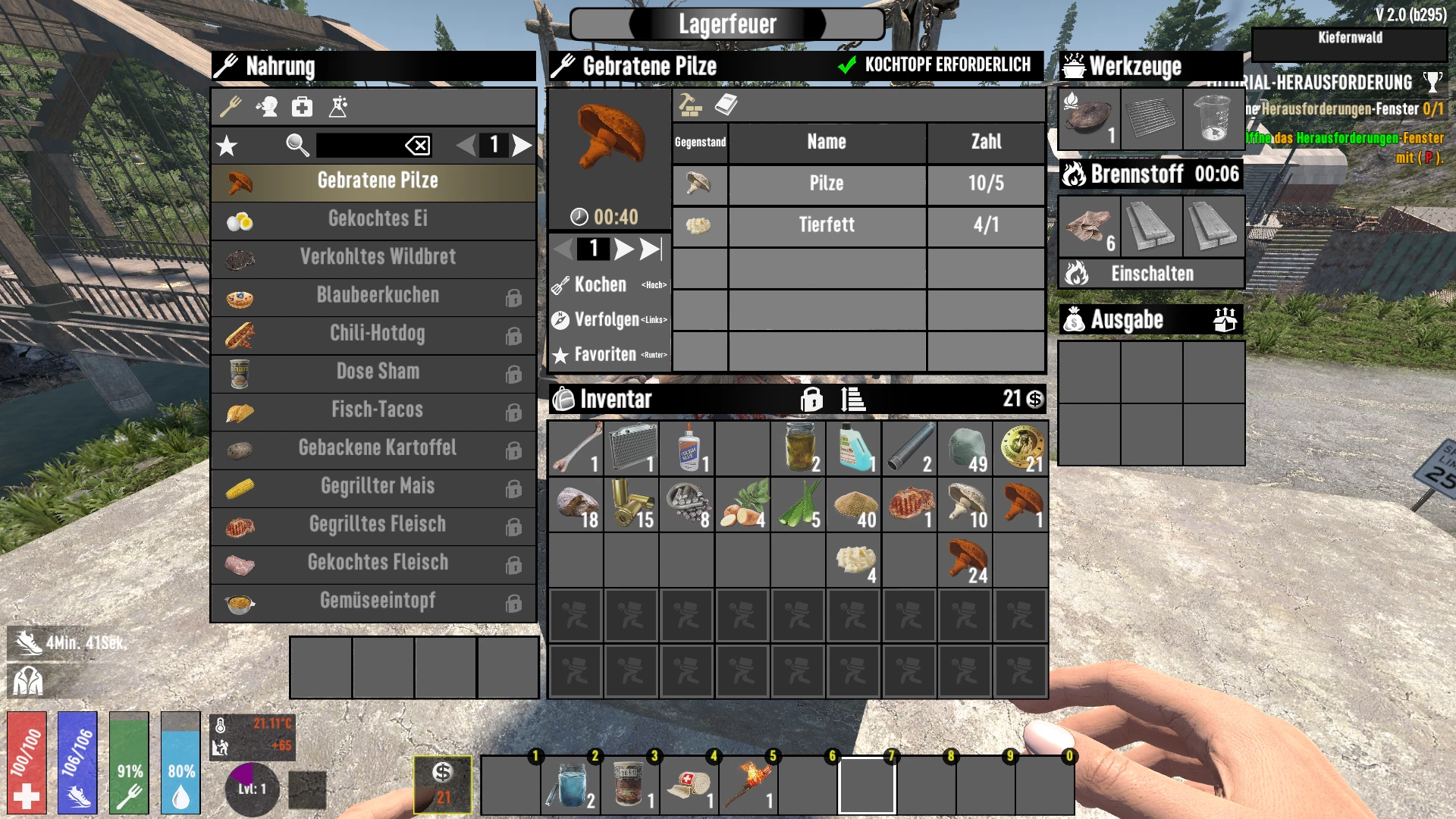Track the recipe with Verfolgen
This screenshot has width=1456, height=819.
[607, 320]
